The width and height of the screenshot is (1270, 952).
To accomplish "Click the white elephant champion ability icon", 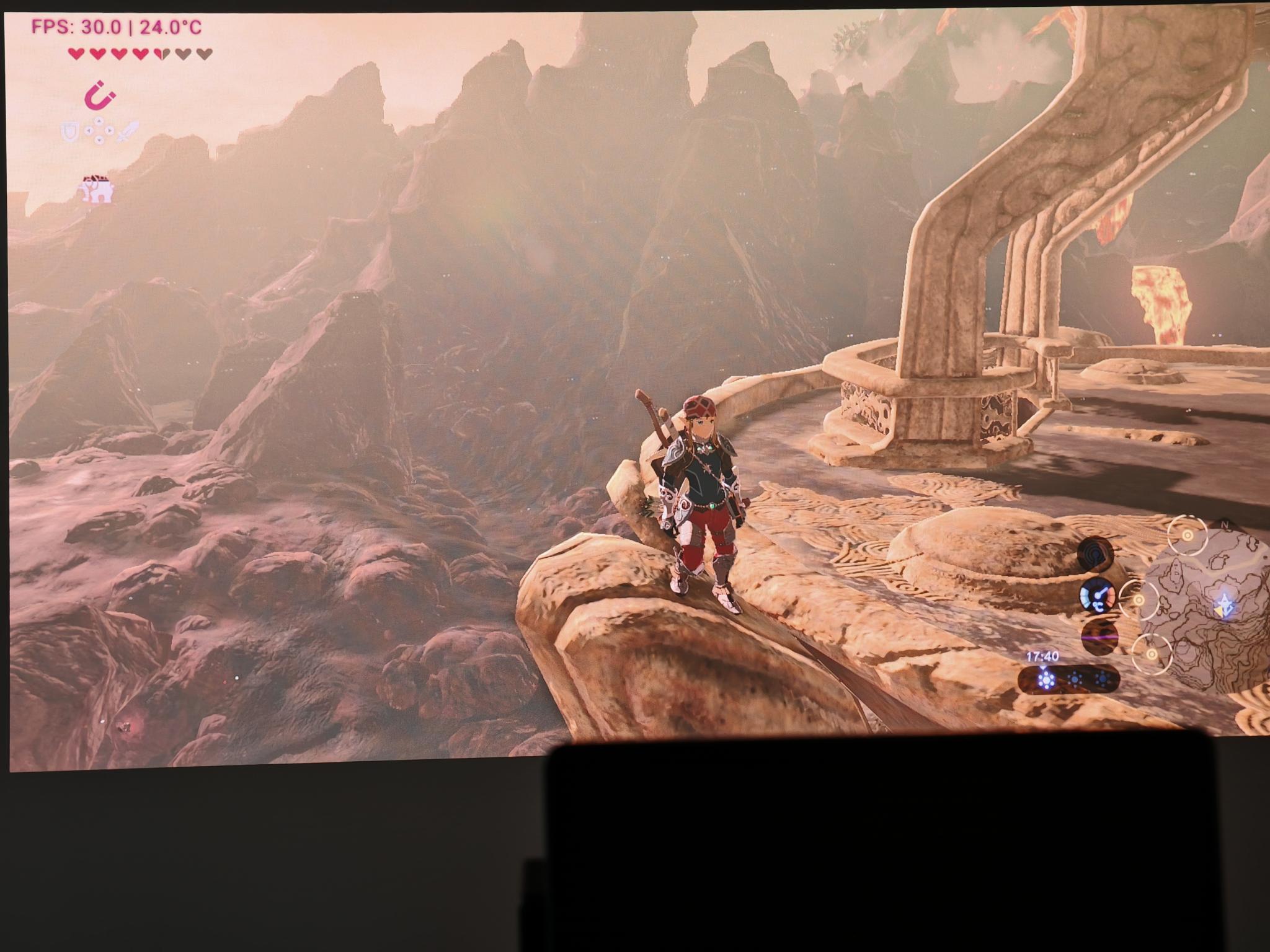I will tap(97, 189).
